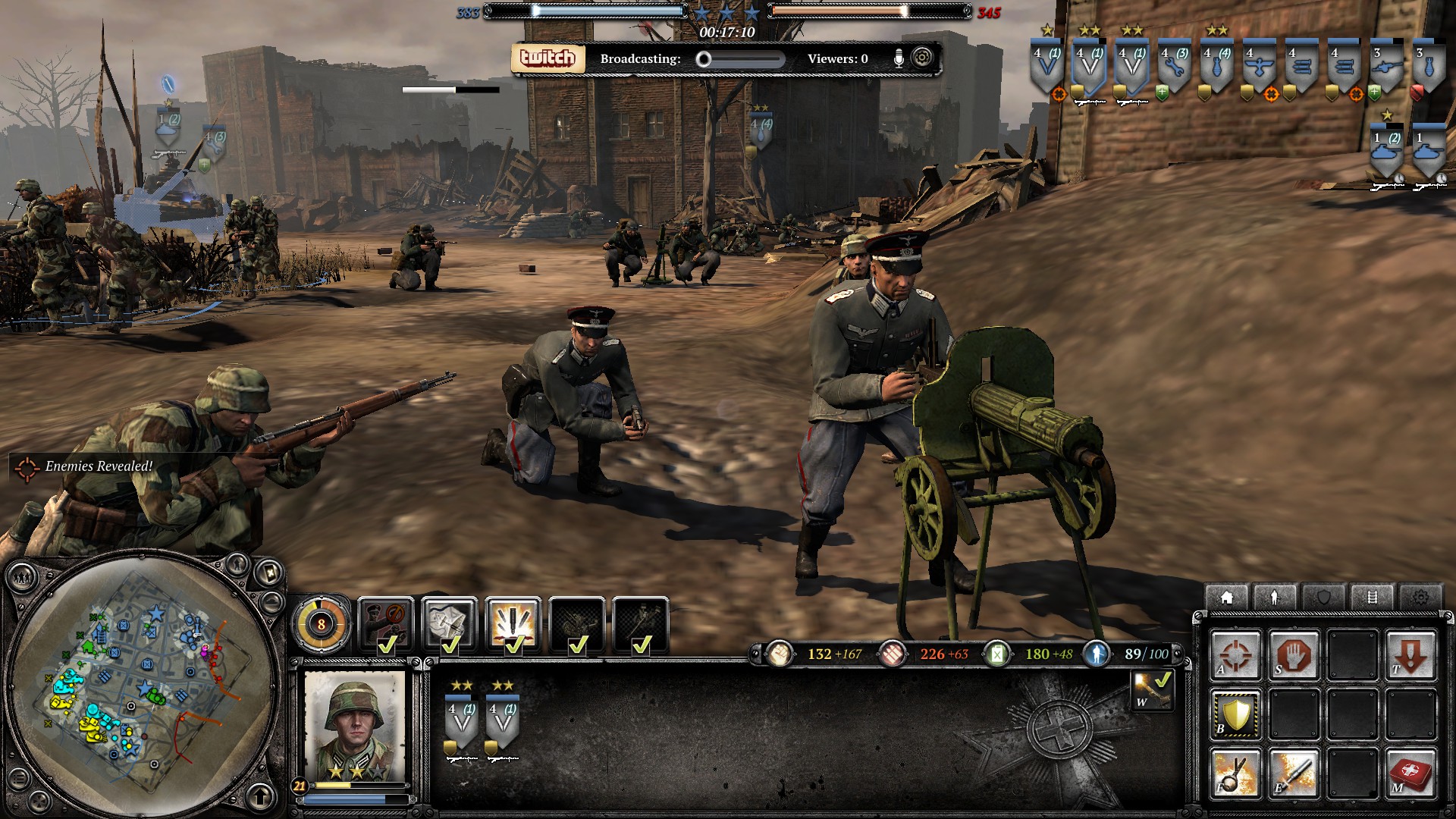
Task: Open the commander points dial
Action: (x=322, y=624)
